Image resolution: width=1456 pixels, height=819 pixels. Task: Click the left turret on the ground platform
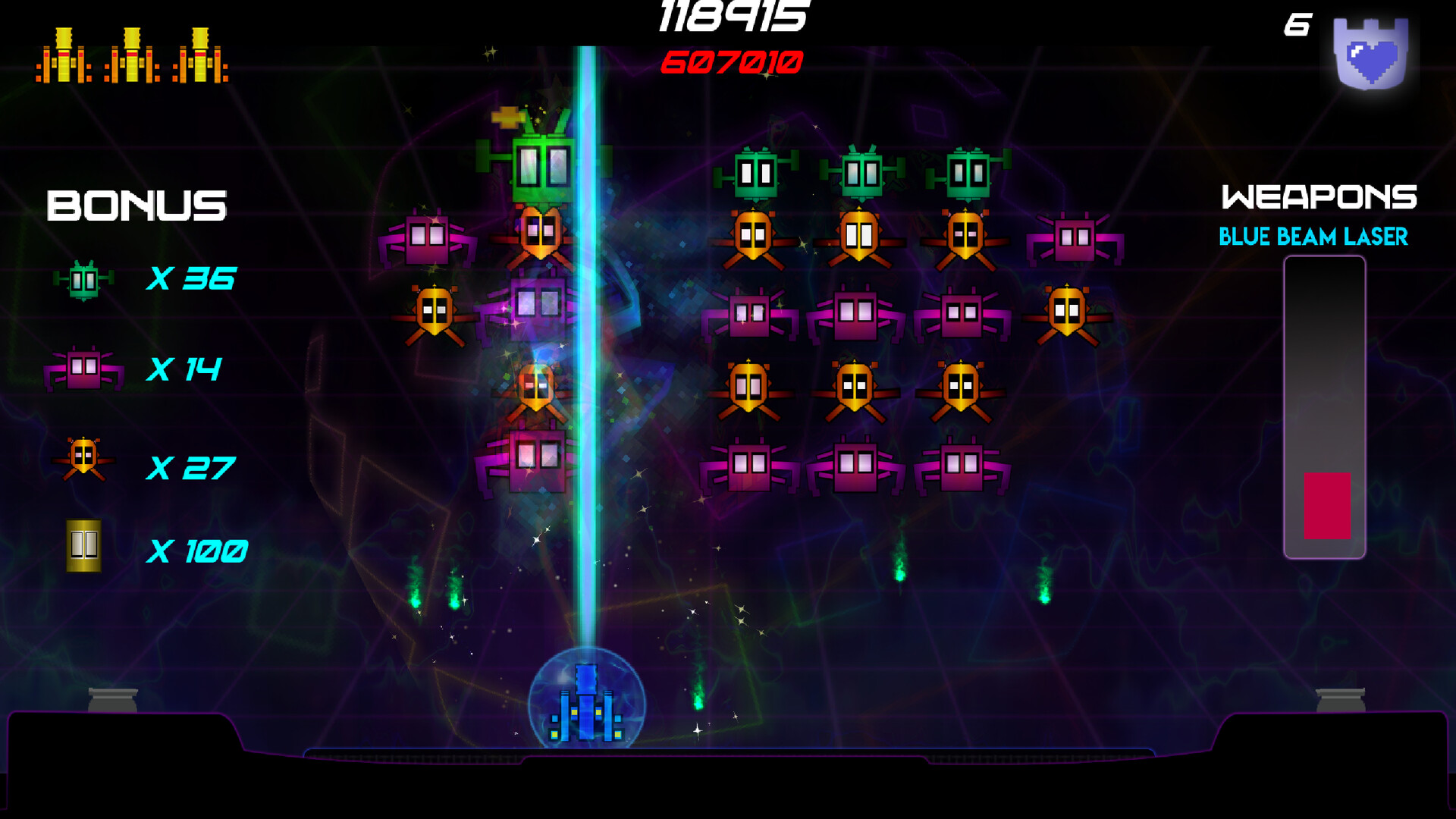point(112,698)
